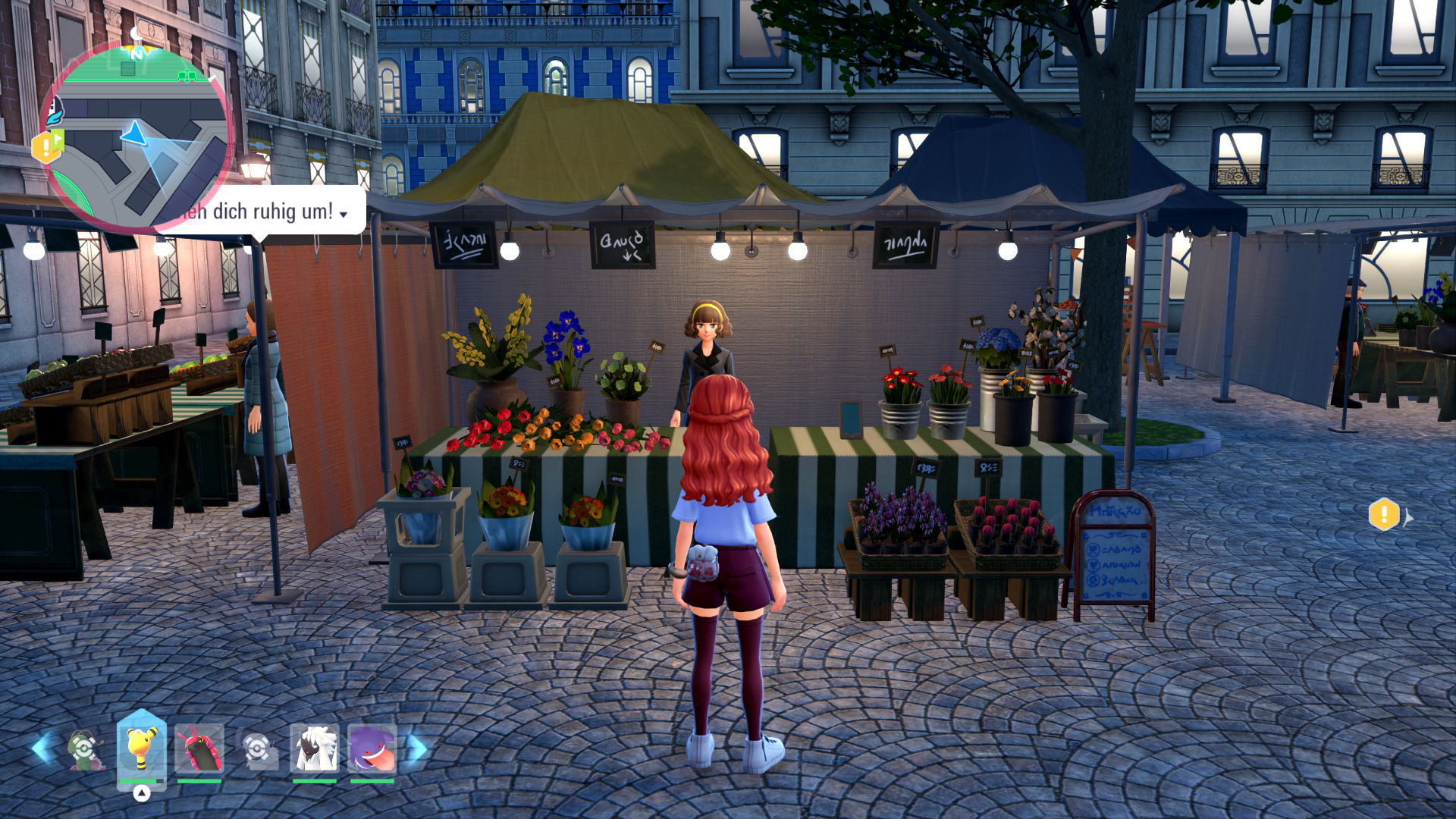Pick Gengar from the party bar

click(x=372, y=748)
